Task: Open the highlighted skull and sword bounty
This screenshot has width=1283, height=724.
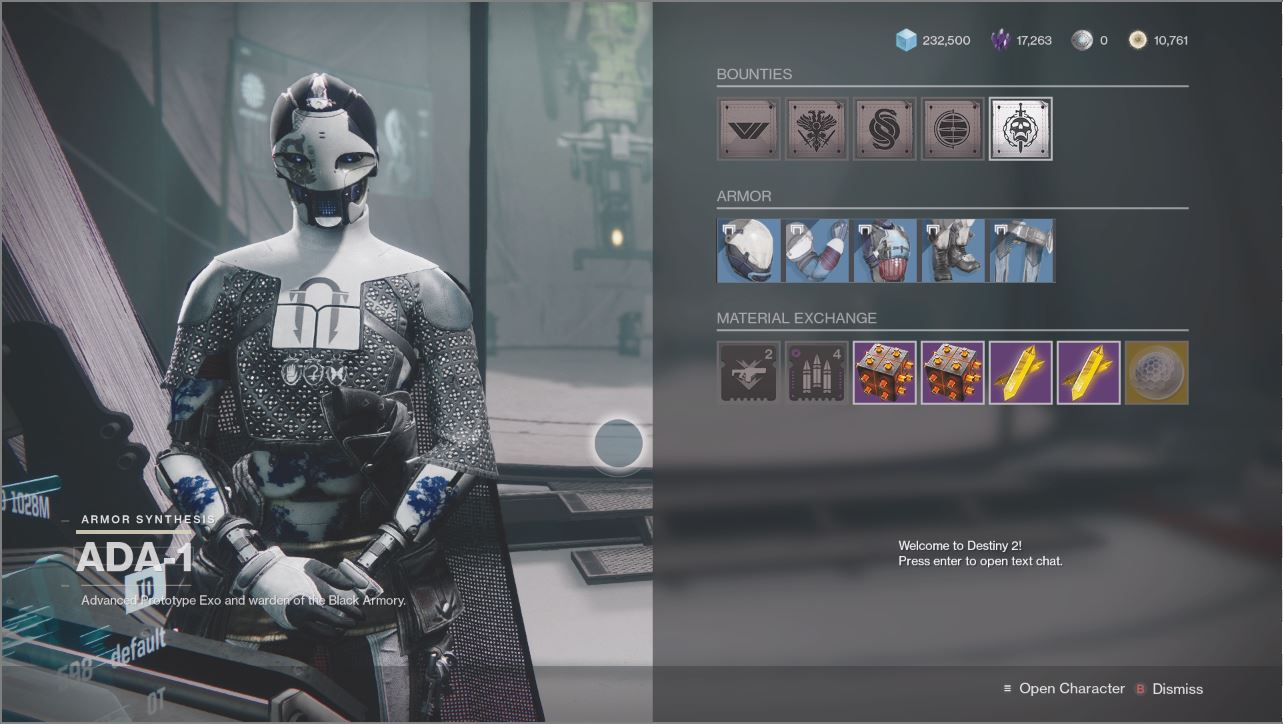Action: 1020,129
